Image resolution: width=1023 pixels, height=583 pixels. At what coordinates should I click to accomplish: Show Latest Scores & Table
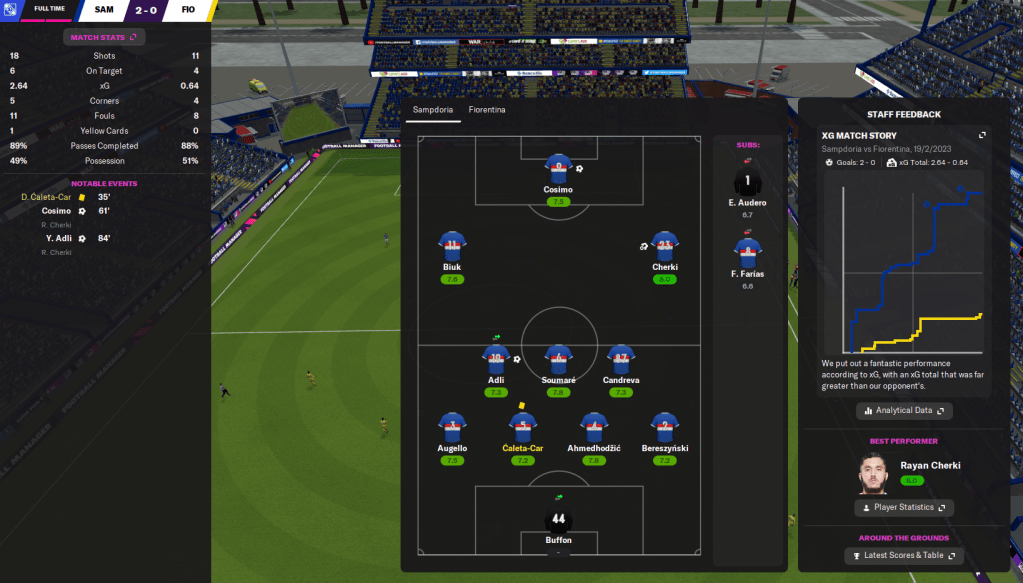coord(904,556)
